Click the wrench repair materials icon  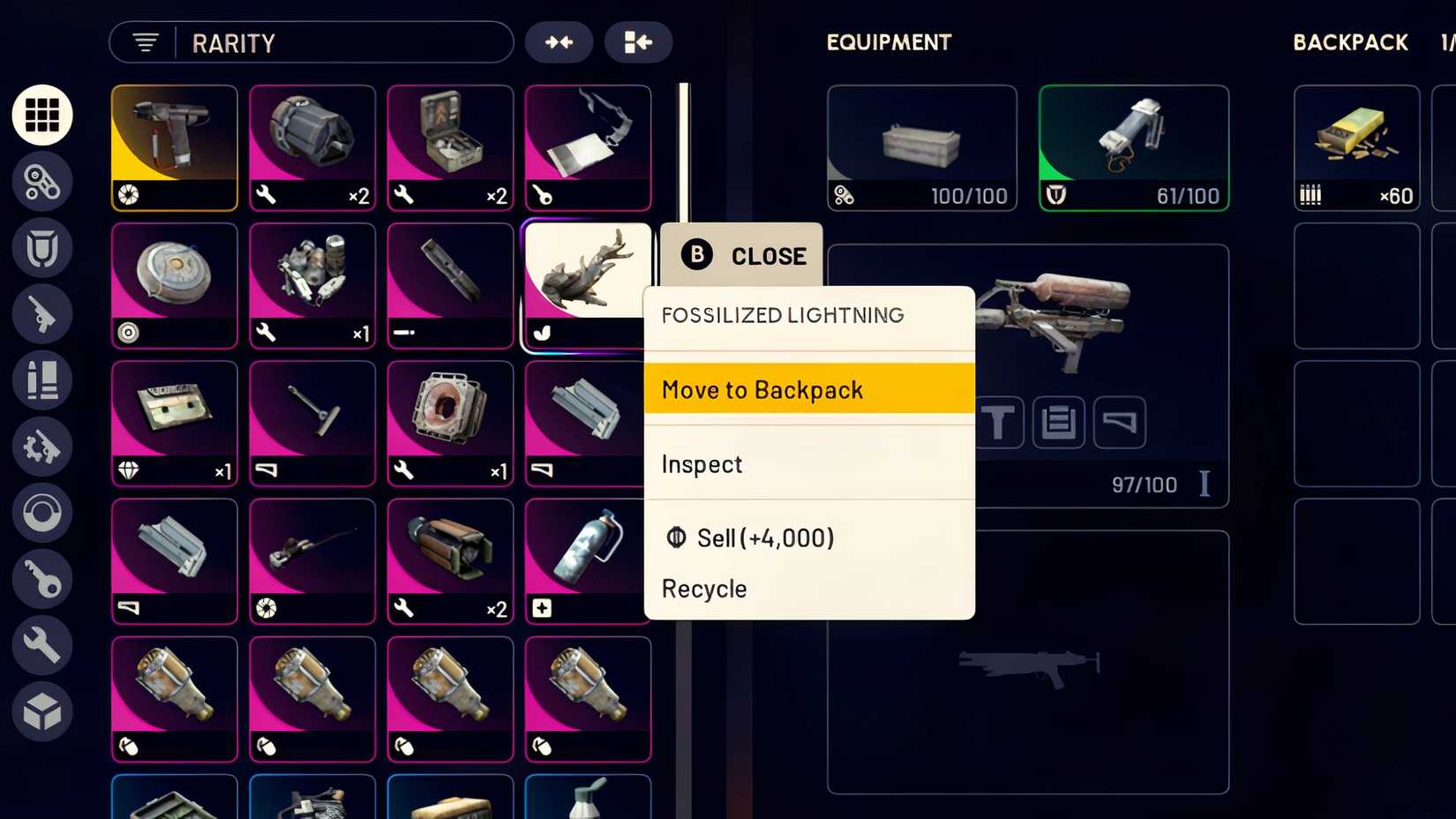pos(41,646)
